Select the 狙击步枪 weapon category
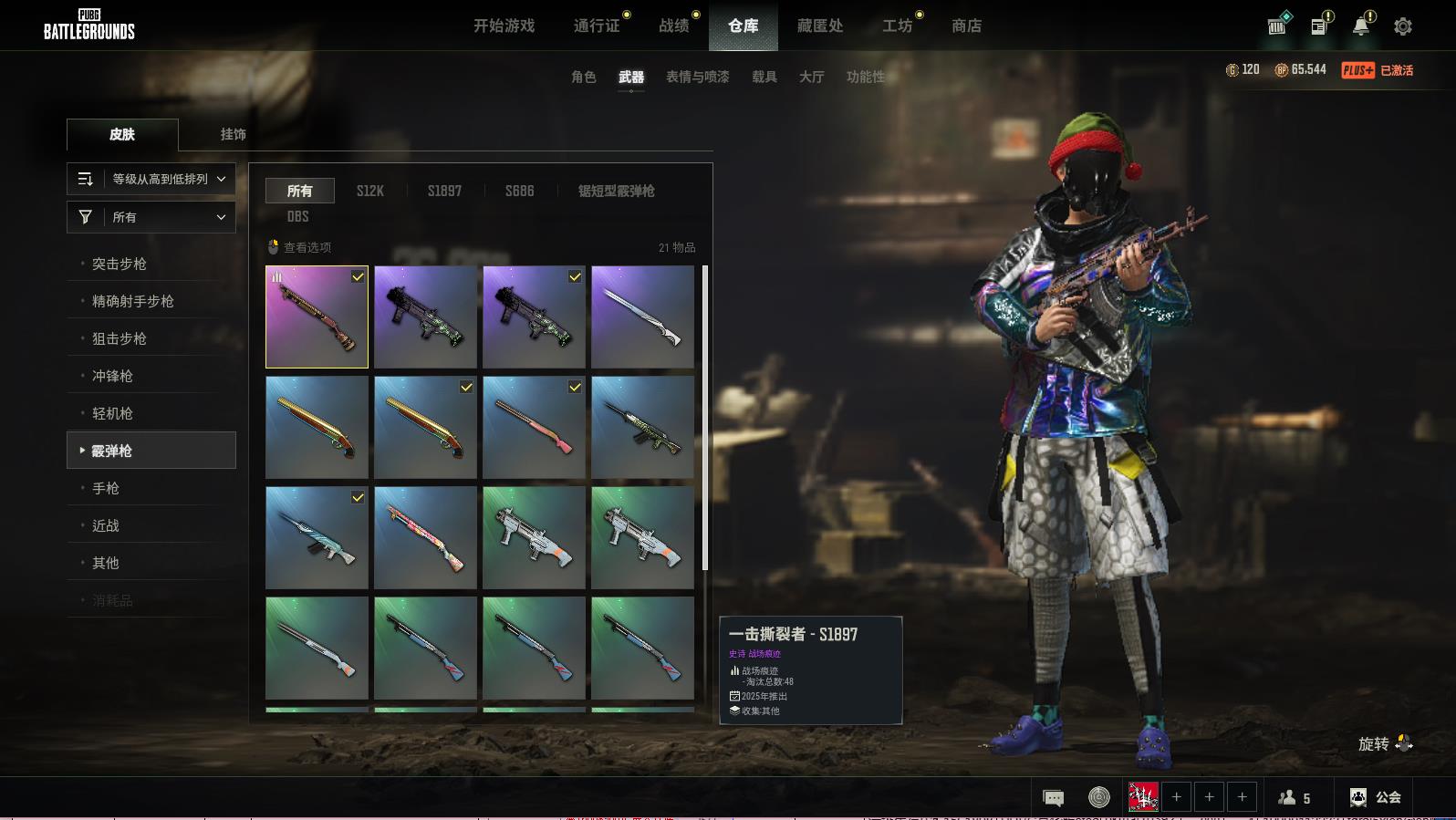 [120, 338]
